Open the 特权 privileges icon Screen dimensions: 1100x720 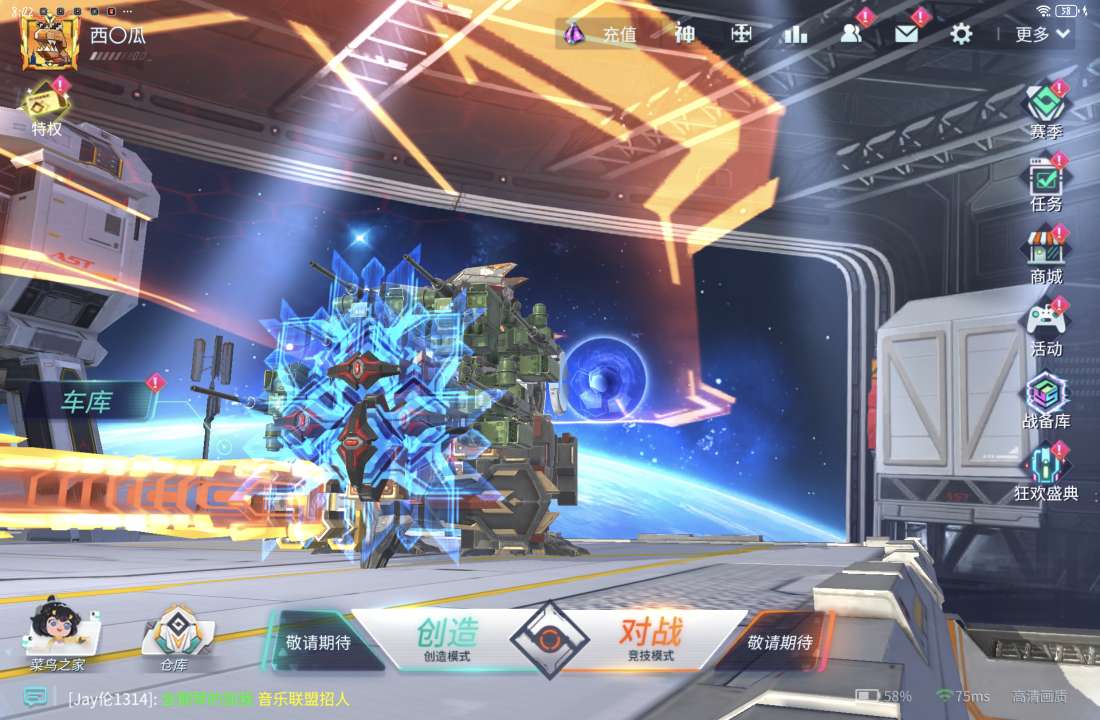[45, 110]
